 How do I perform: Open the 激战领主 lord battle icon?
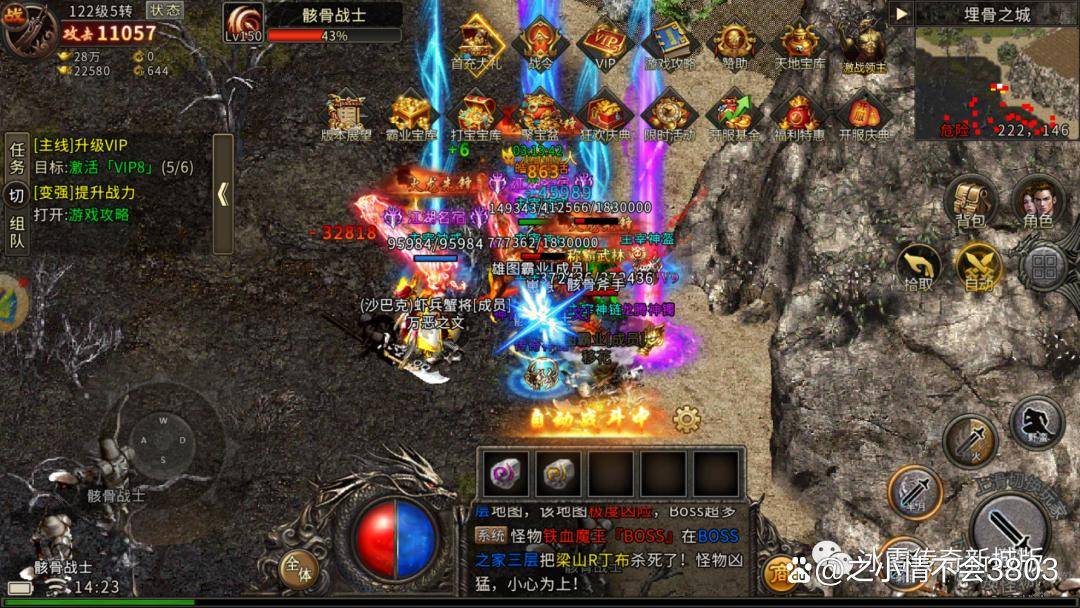[x=862, y=44]
